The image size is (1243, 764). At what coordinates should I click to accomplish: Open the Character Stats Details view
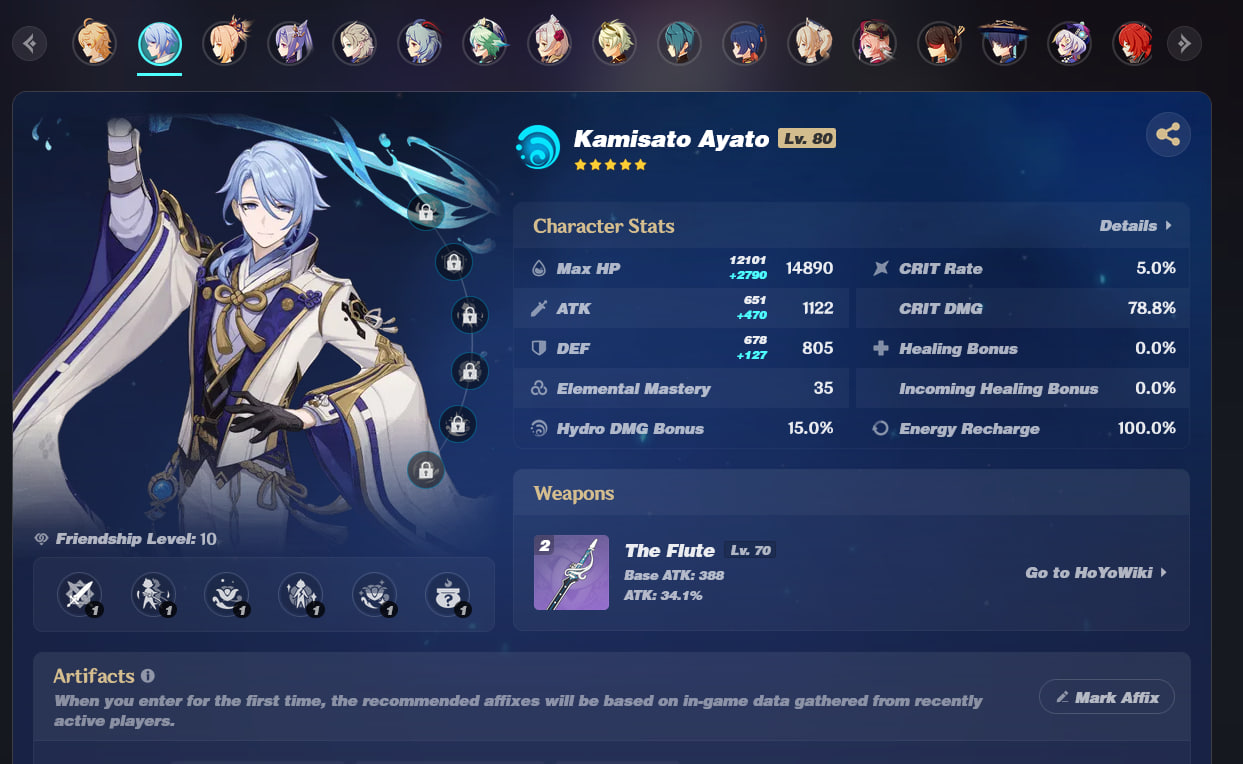1134,226
